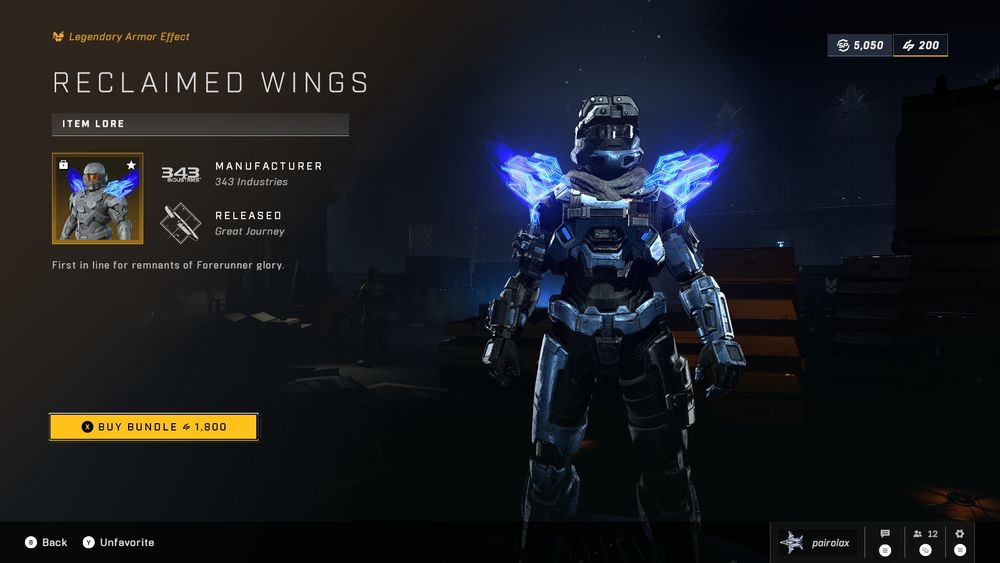Open the Item Lore section header
Image resolution: width=1000 pixels, height=563 pixels.
pos(200,124)
